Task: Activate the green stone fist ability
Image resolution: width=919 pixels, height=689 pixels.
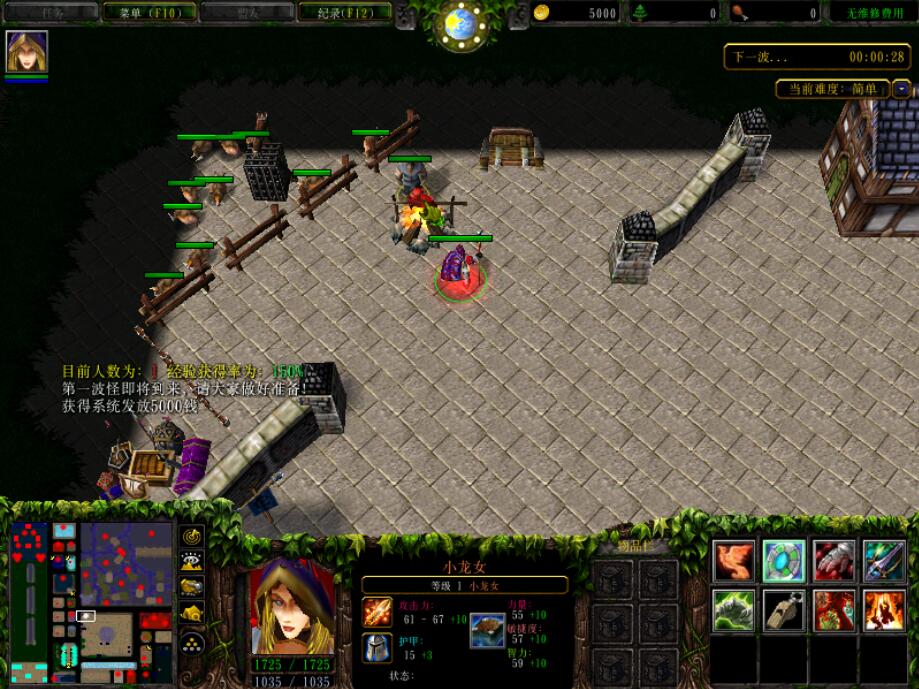Action: [x=733, y=611]
